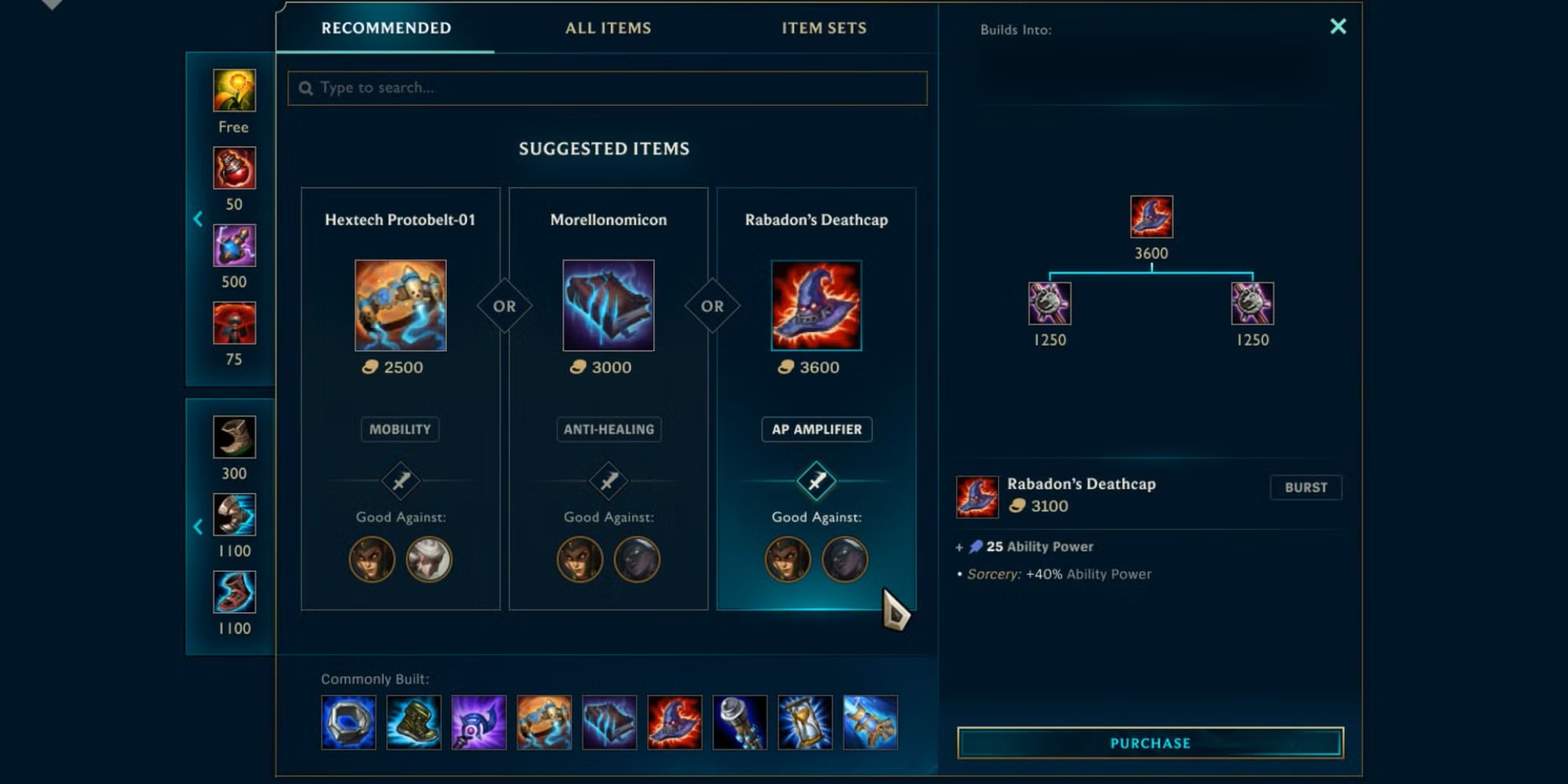
Task: Click the top Deathcap icon in build tree
Action: (x=1151, y=216)
